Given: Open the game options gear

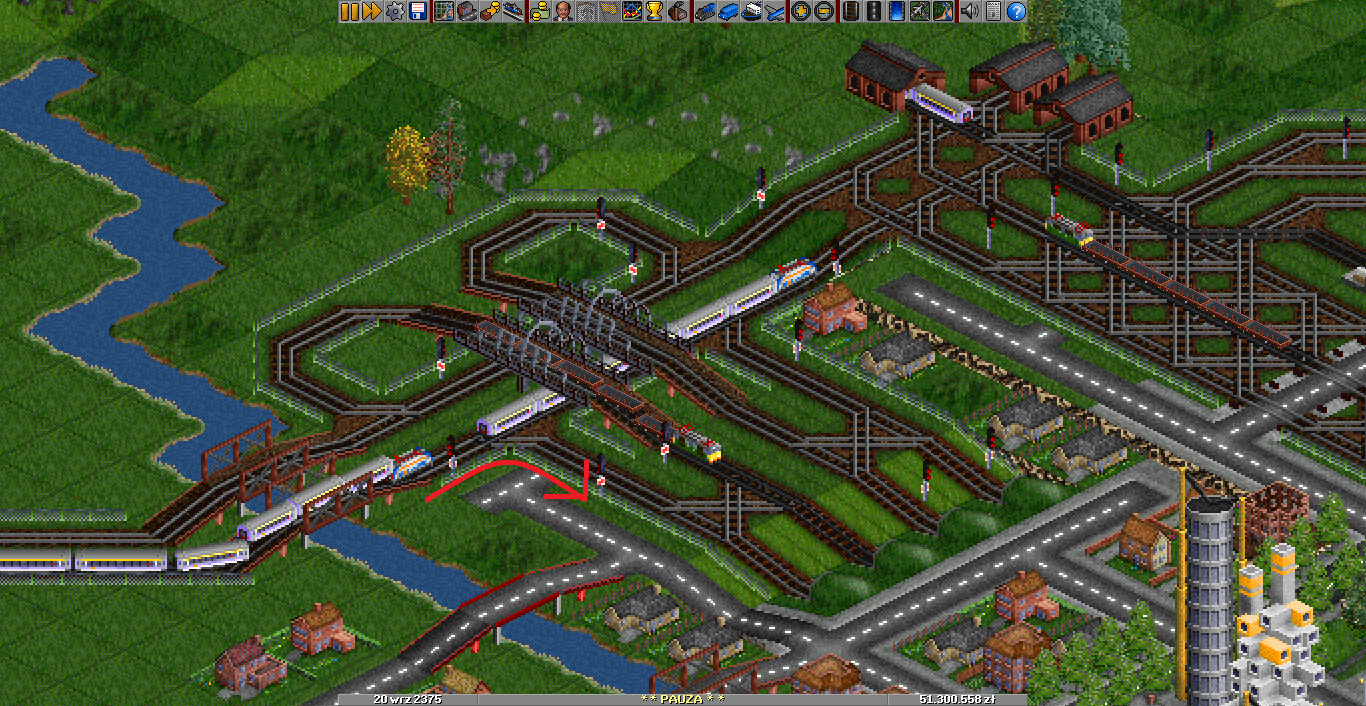Looking at the screenshot, I should click(395, 11).
